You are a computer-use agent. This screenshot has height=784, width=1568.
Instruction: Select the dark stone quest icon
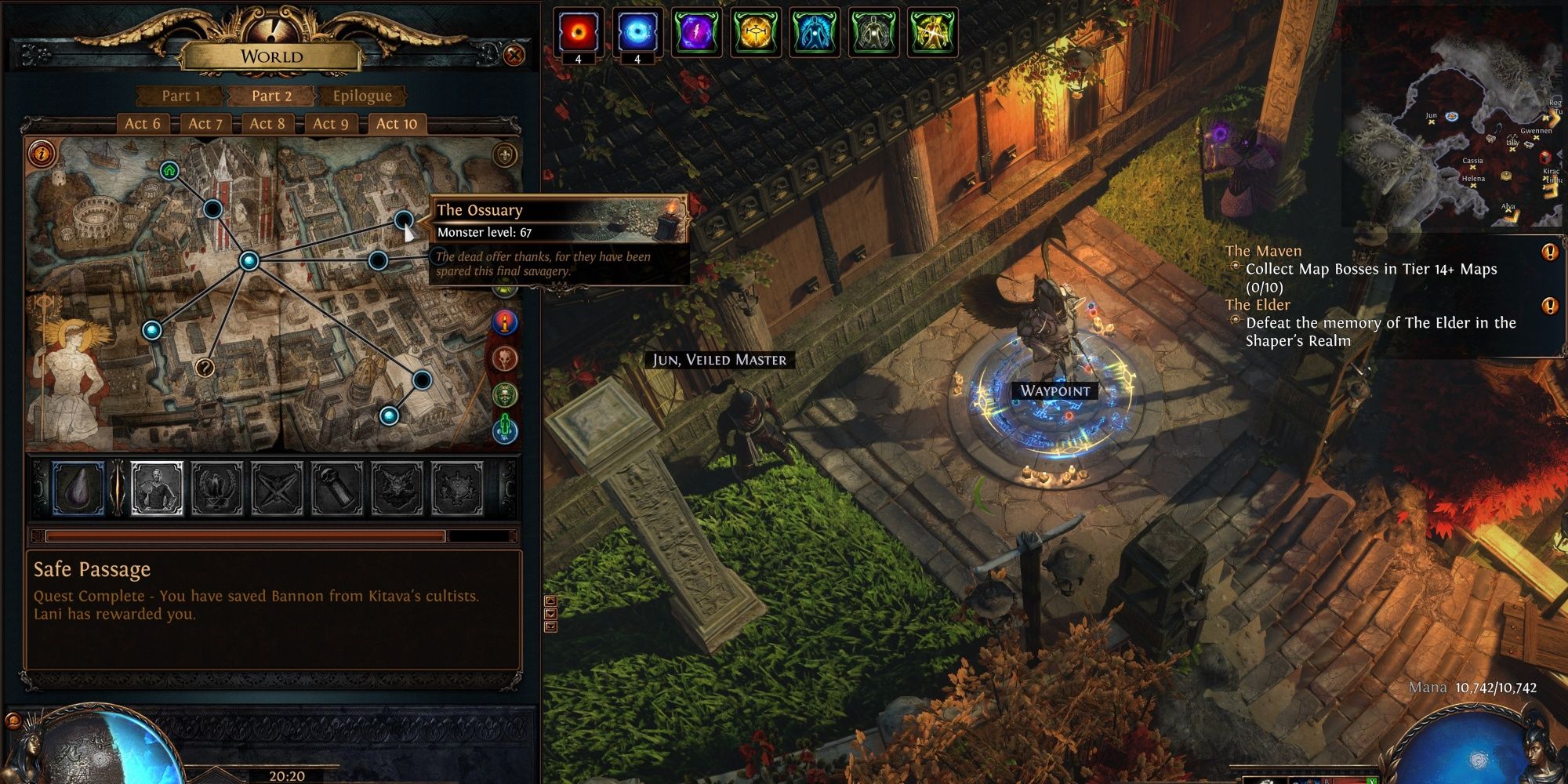tap(78, 488)
